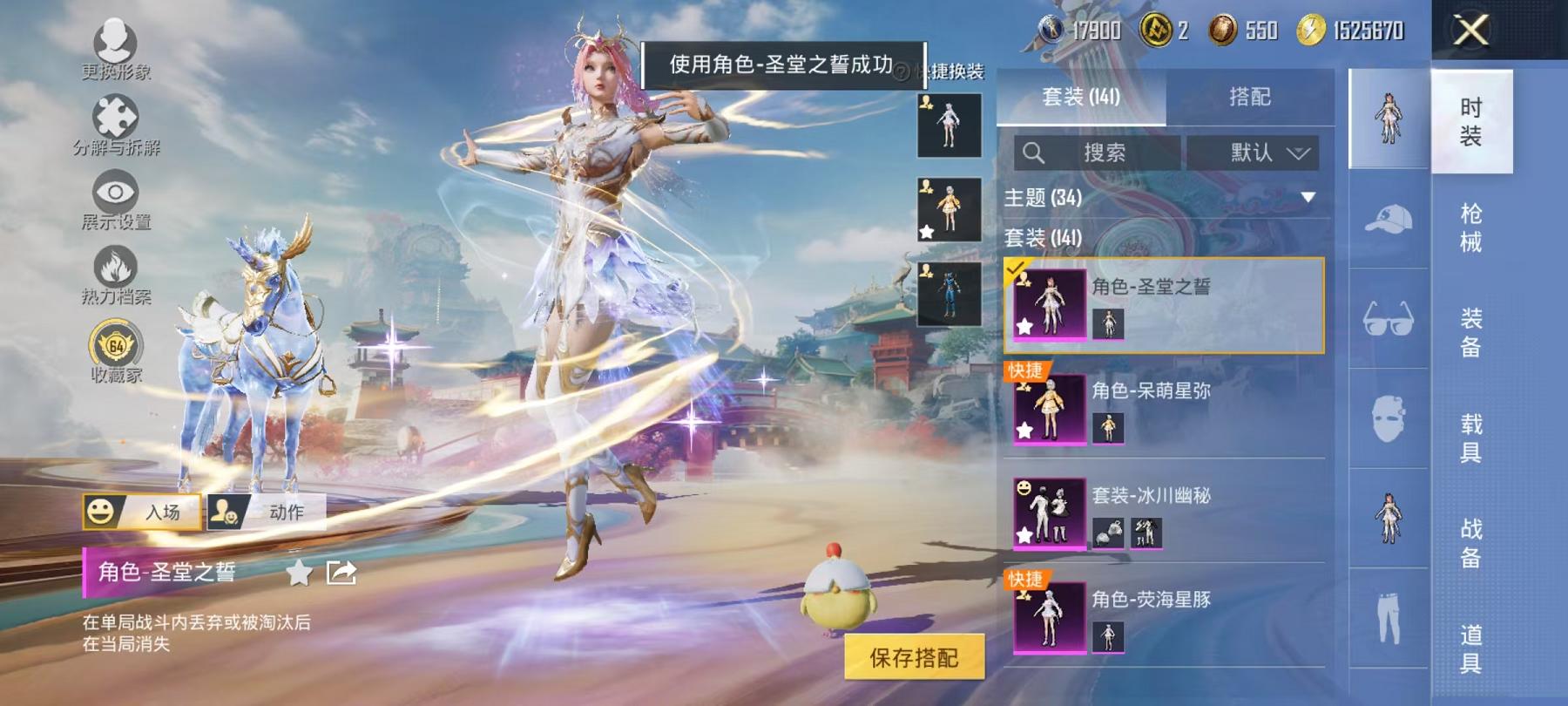Switch to the 枪械 weapons tab
The image size is (1568, 706).
coord(1474,214)
